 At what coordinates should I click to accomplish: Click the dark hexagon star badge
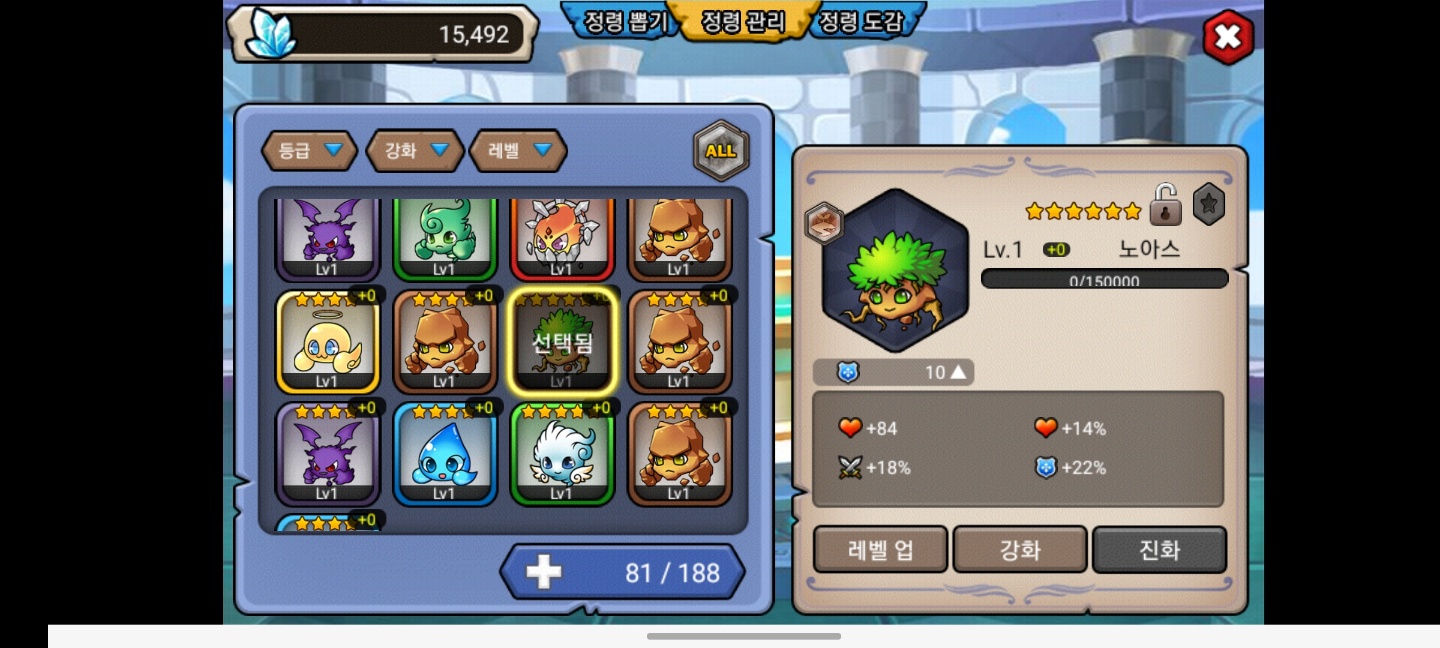(x=1208, y=205)
